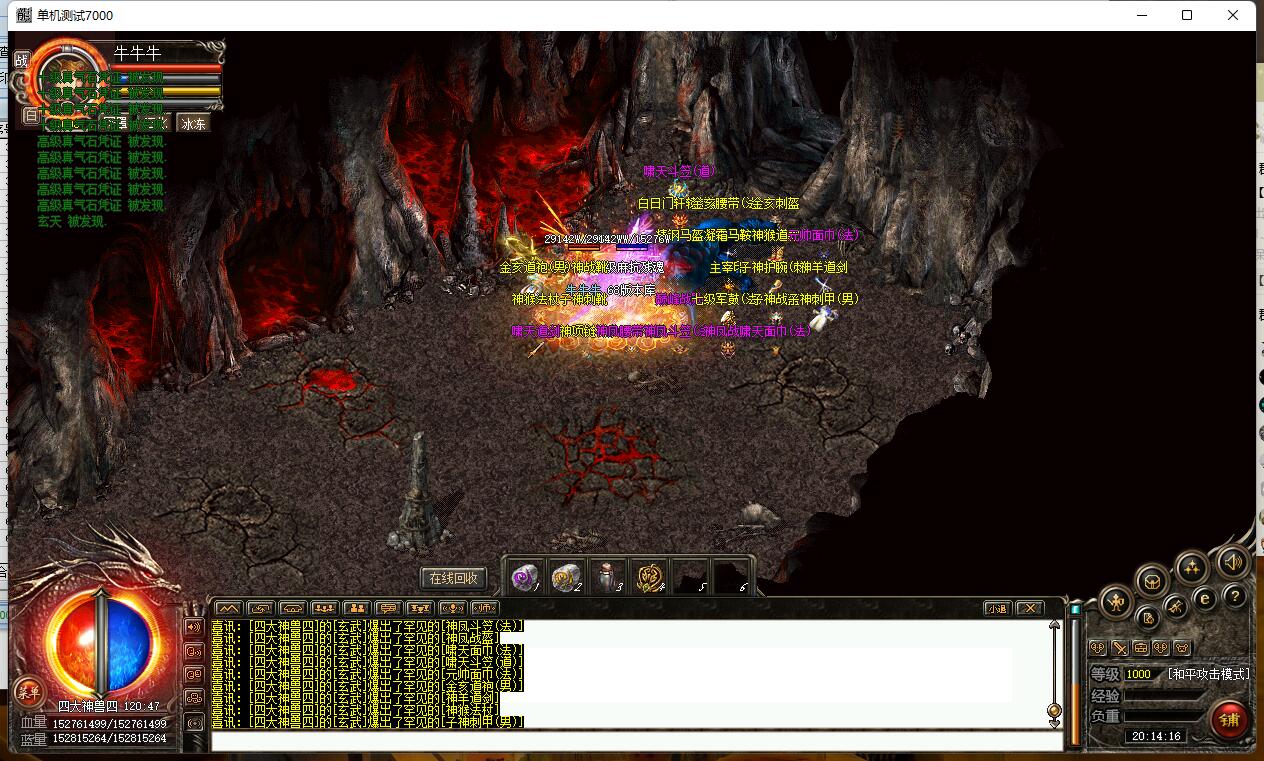Click the 小退 quick logout button
The width and height of the screenshot is (1264, 761).
click(x=996, y=608)
